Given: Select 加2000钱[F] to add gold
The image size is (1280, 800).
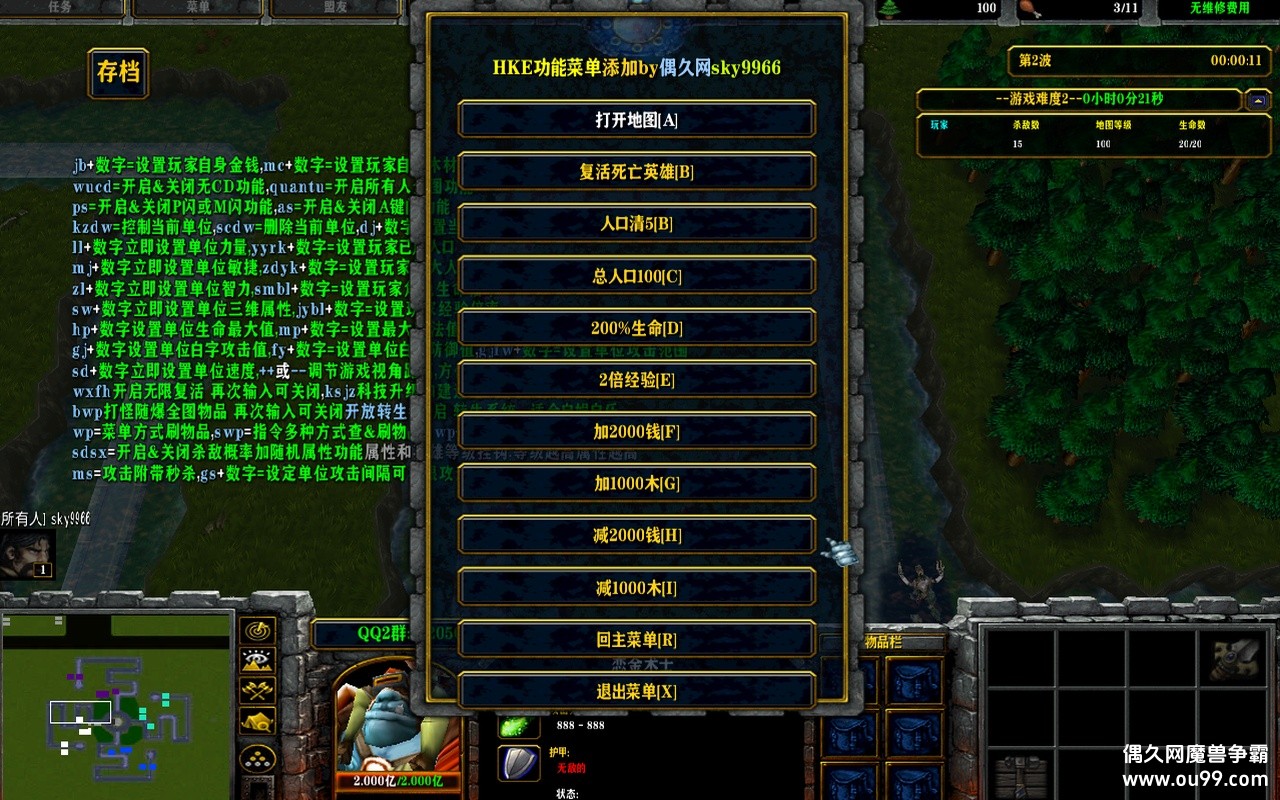Looking at the screenshot, I should click(636, 432).
